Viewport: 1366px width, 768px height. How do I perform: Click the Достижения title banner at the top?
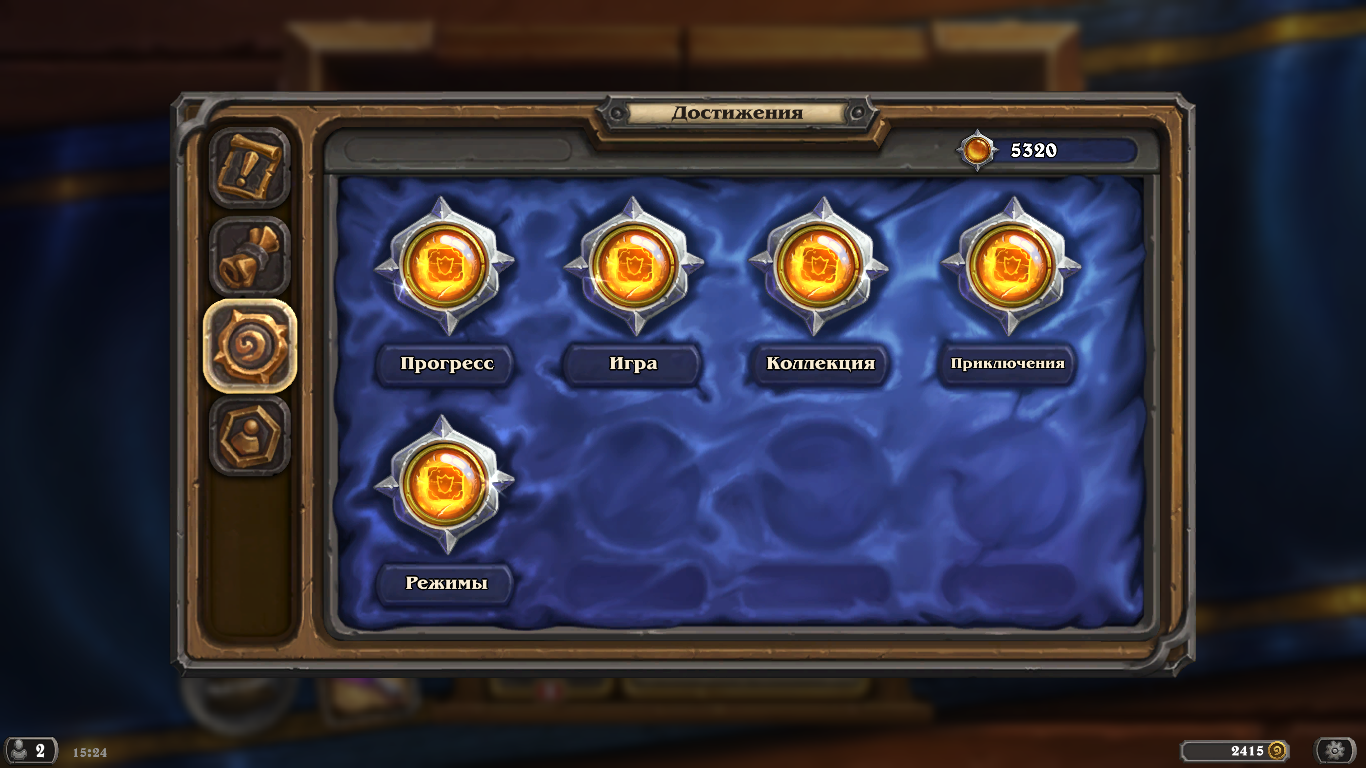(737, 113)
